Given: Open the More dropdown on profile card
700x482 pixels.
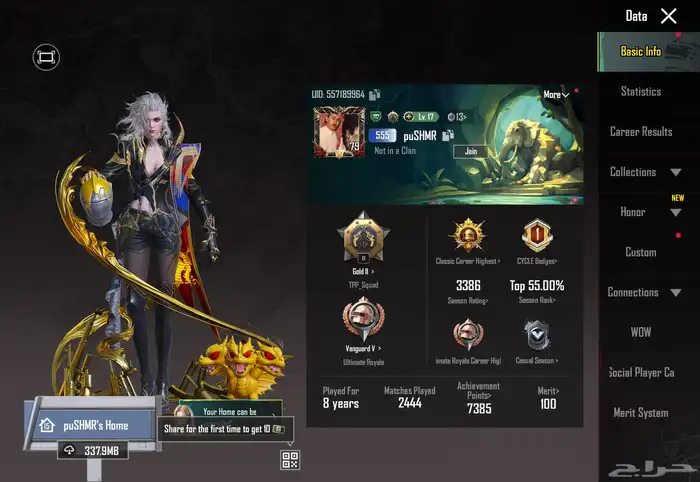Looking at the screenshot, I should (556, 95).
